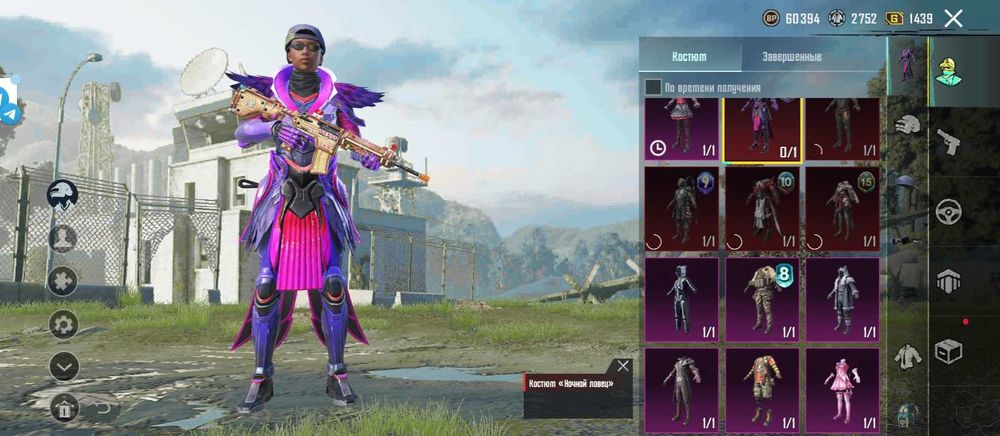
Task: Toggle the По времени получения checkbox
Action: click(x=653, y=88)
